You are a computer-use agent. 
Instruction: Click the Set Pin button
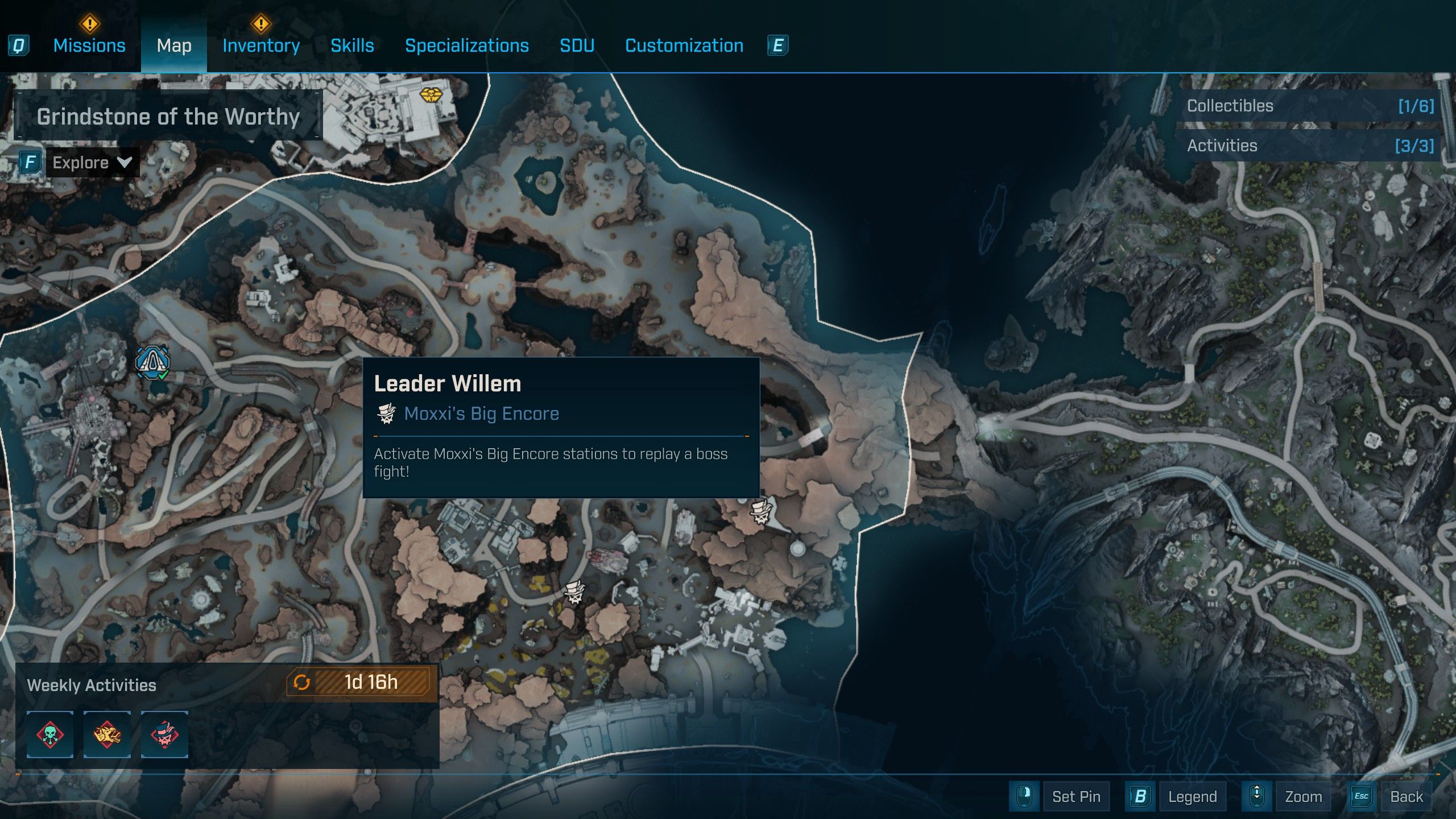pyautogui.click(x=1076, y=796)
